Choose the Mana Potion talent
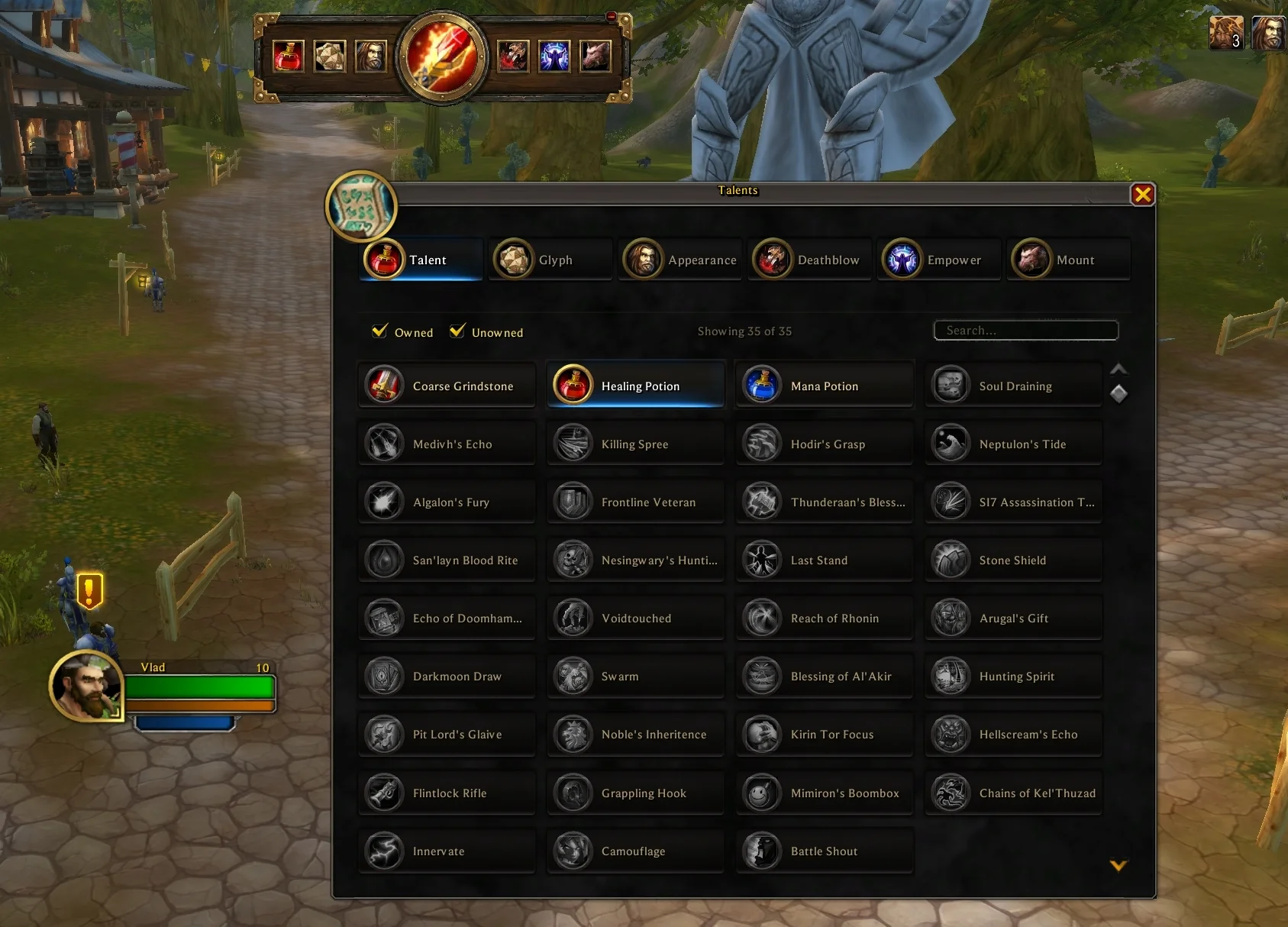 coord(825,385)
